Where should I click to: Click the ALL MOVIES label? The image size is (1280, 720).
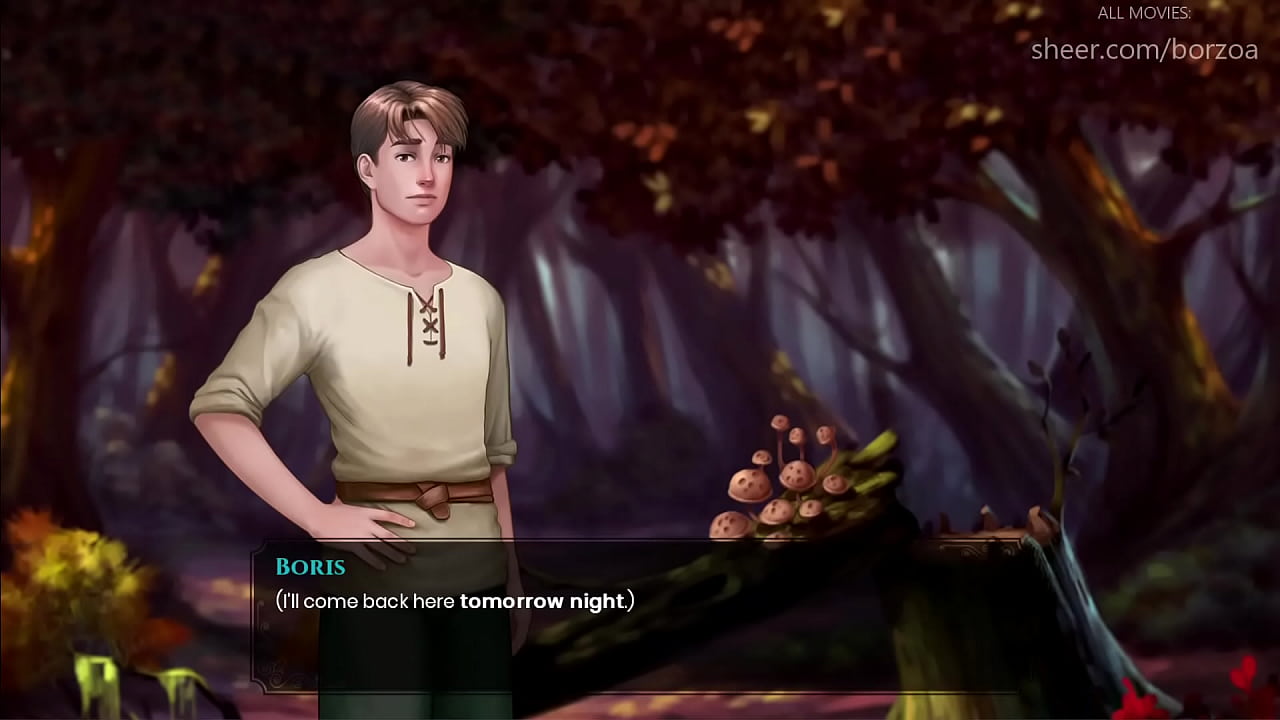tap(1144, 14)
